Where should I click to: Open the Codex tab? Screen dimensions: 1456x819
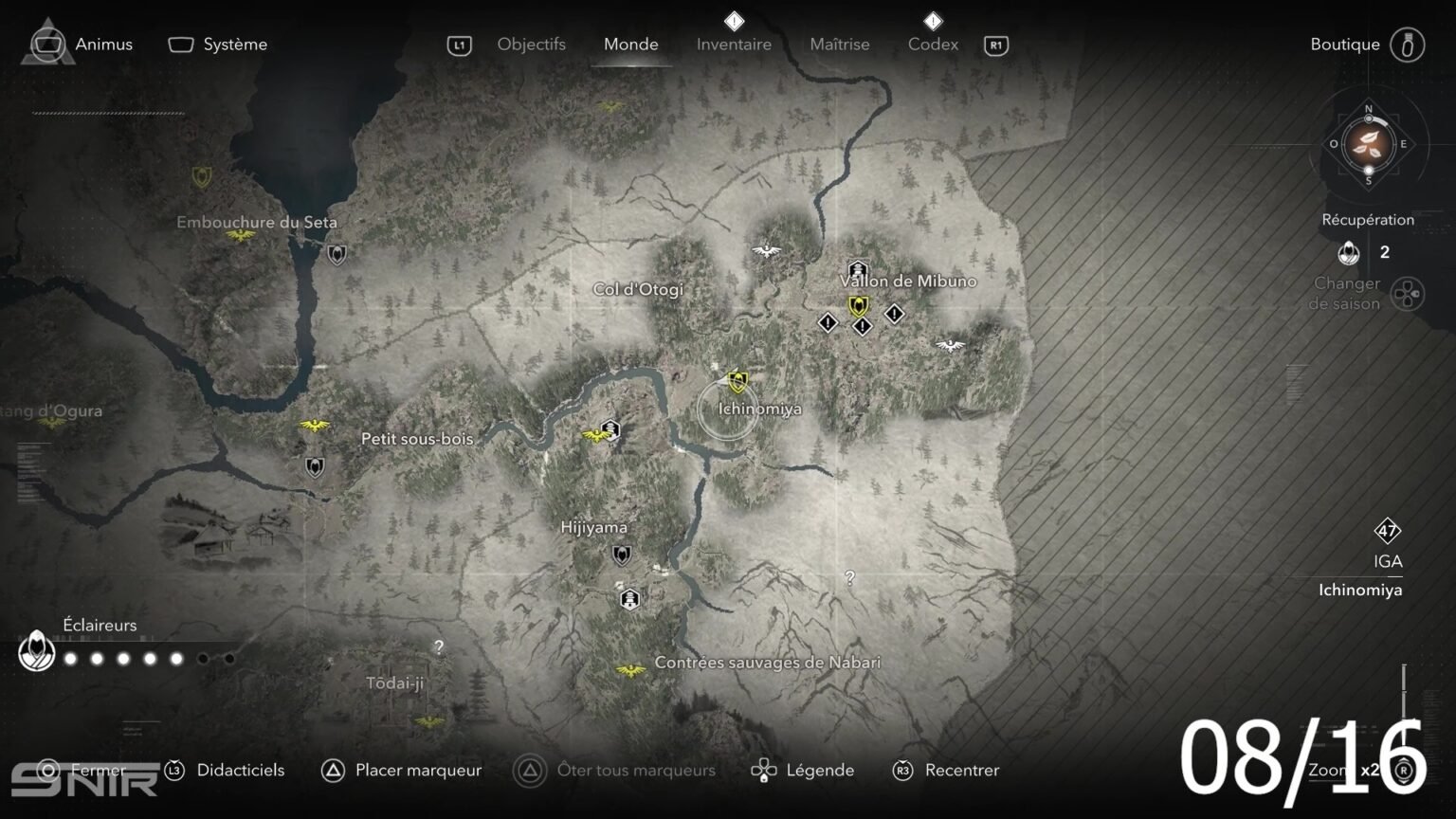(x=933, y=44)
